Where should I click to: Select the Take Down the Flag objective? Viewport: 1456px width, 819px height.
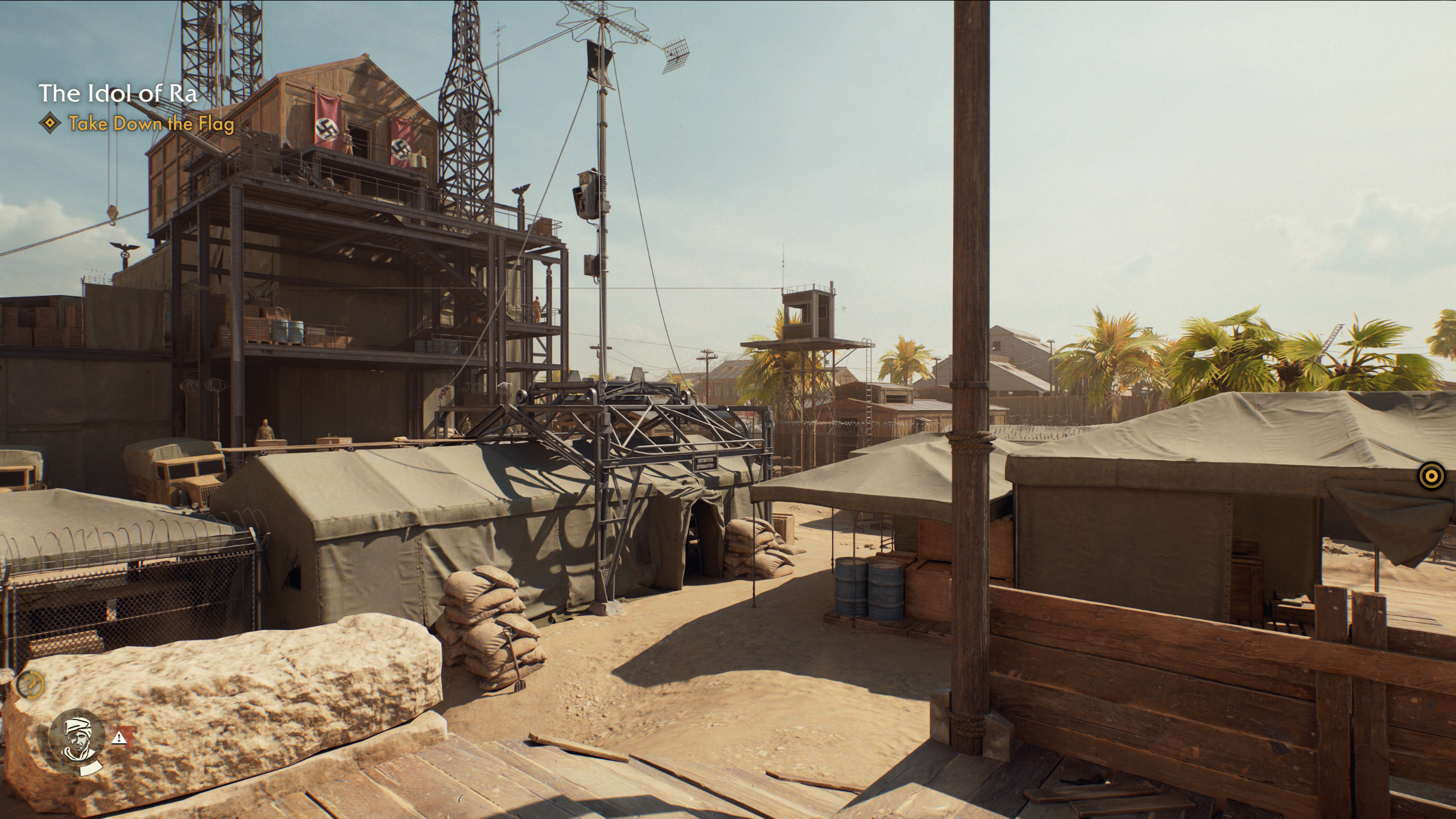coord(151,123)
